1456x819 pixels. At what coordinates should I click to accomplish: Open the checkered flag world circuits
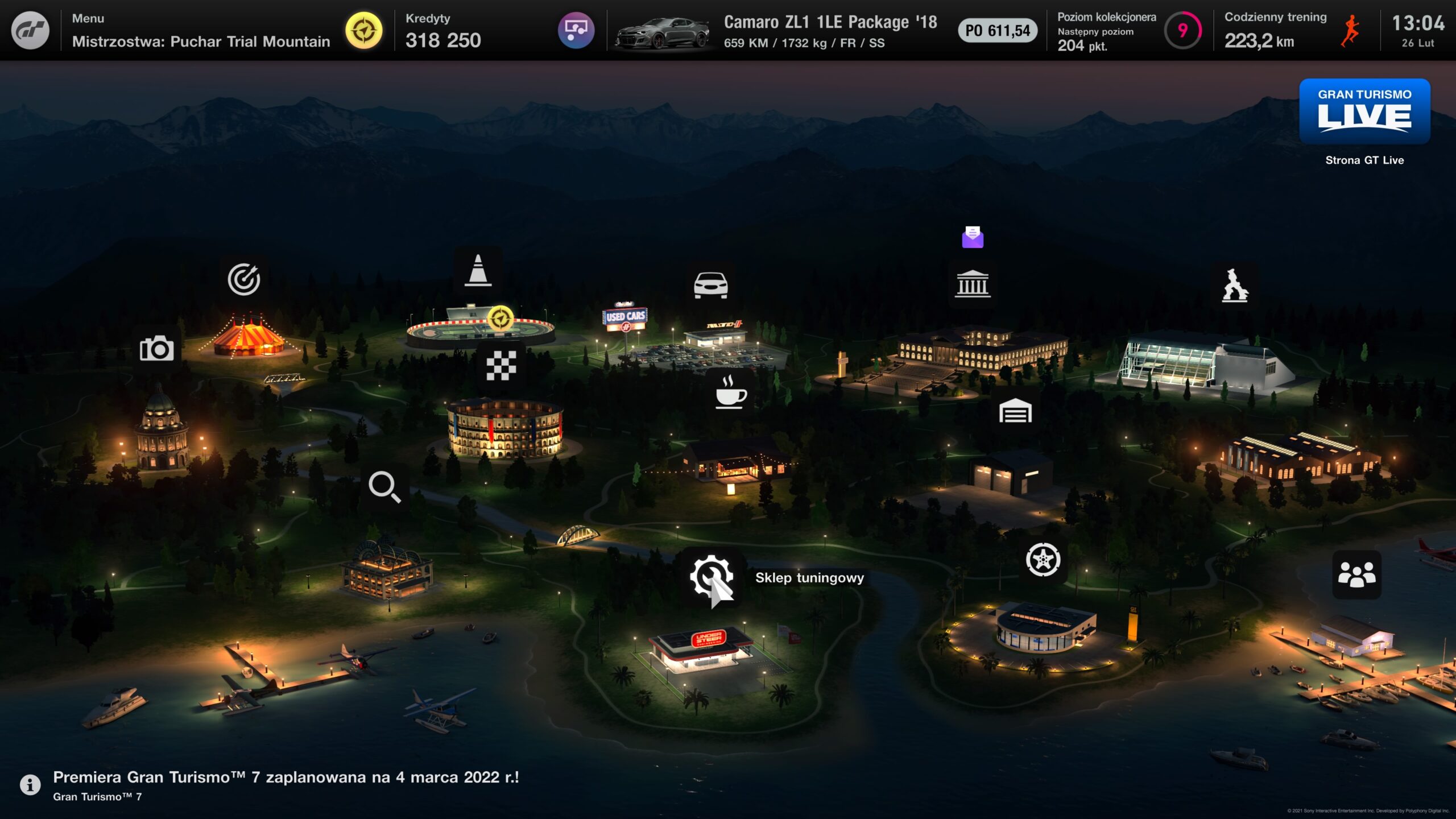501,365
